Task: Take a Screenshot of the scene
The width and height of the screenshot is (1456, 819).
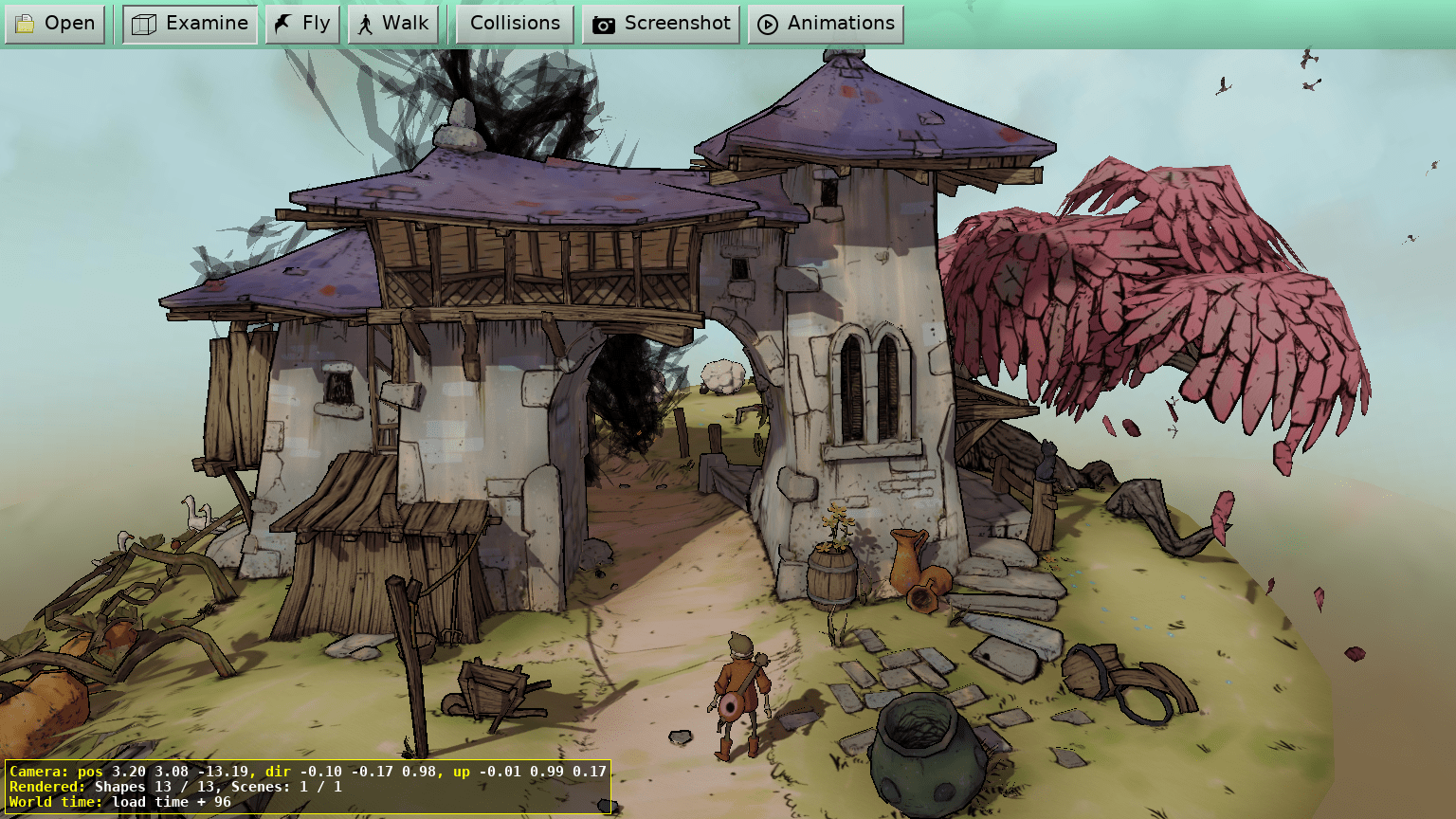Action: point(662,24)
